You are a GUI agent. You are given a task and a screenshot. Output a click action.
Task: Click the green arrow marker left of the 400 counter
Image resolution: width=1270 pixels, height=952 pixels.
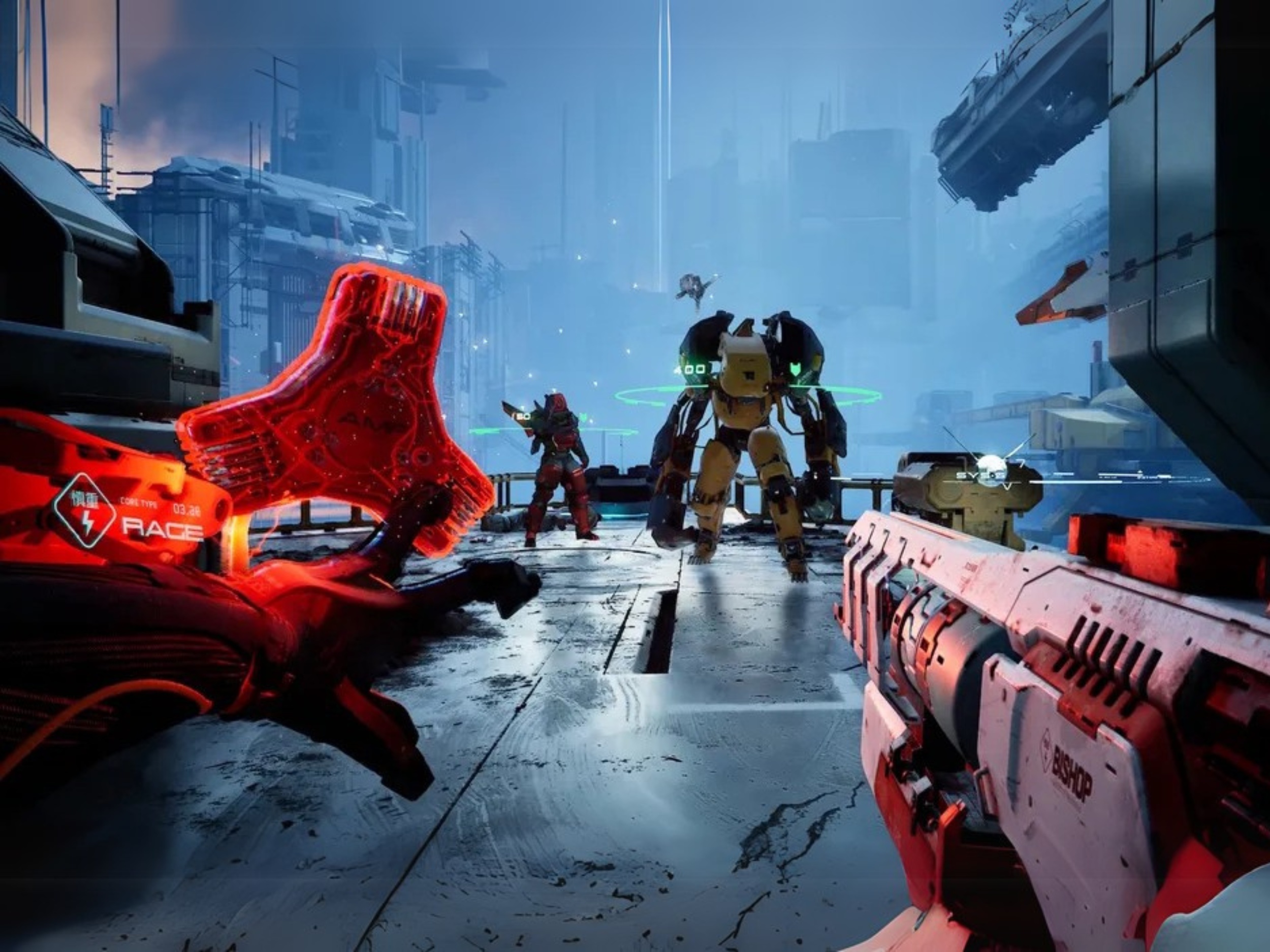click(678, 370)
